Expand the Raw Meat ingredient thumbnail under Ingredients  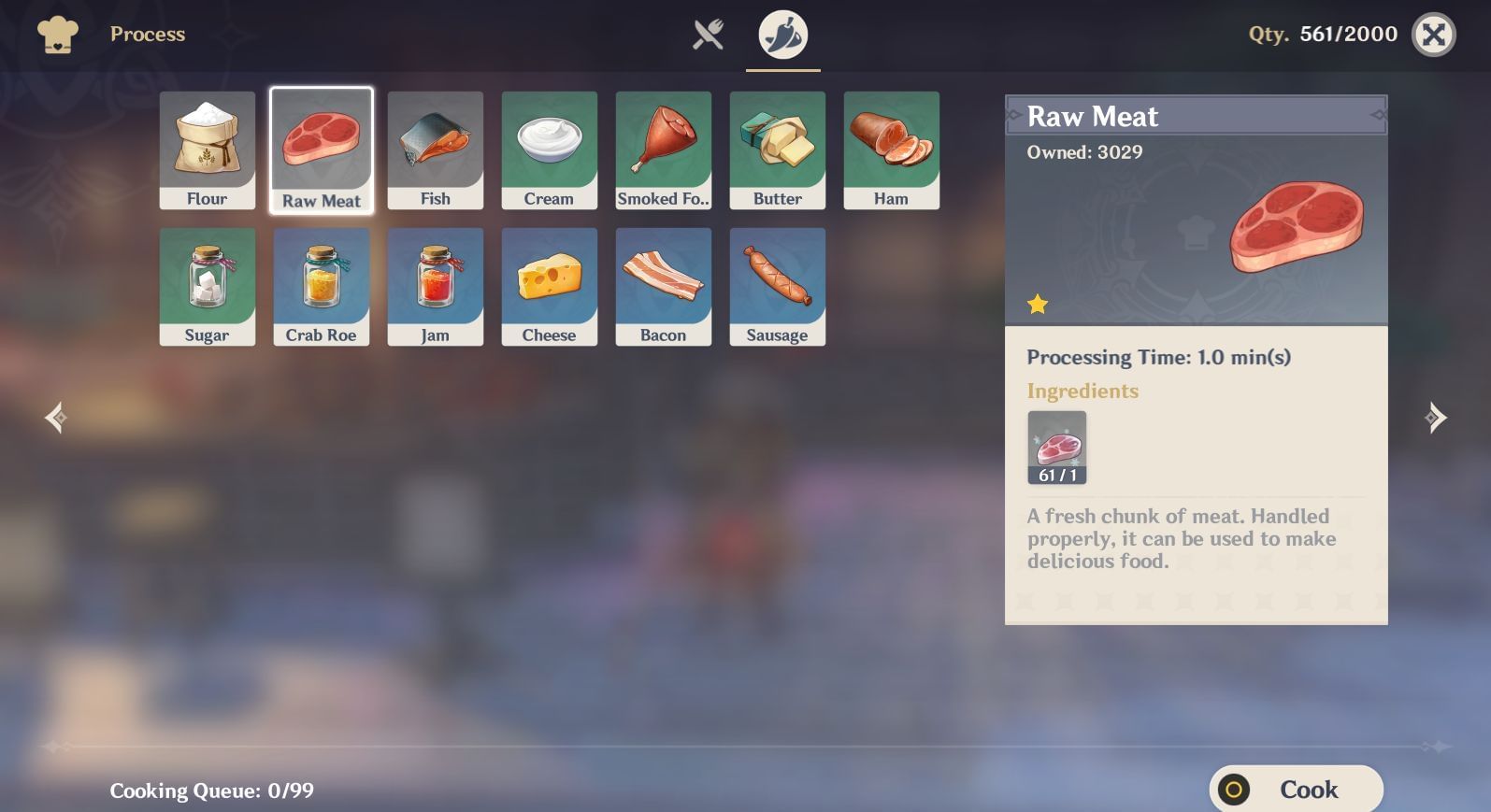coord(1056,448)
